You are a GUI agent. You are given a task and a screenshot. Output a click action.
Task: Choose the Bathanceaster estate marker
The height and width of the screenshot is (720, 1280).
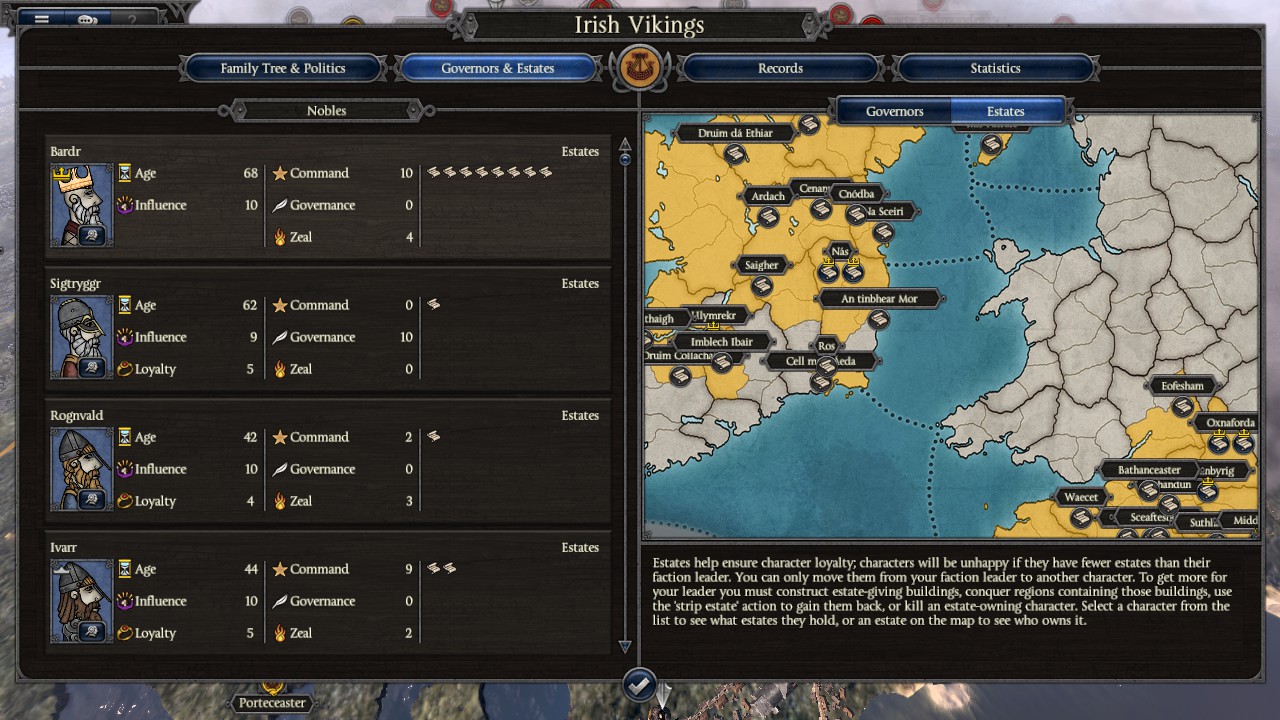(1148, 490)
